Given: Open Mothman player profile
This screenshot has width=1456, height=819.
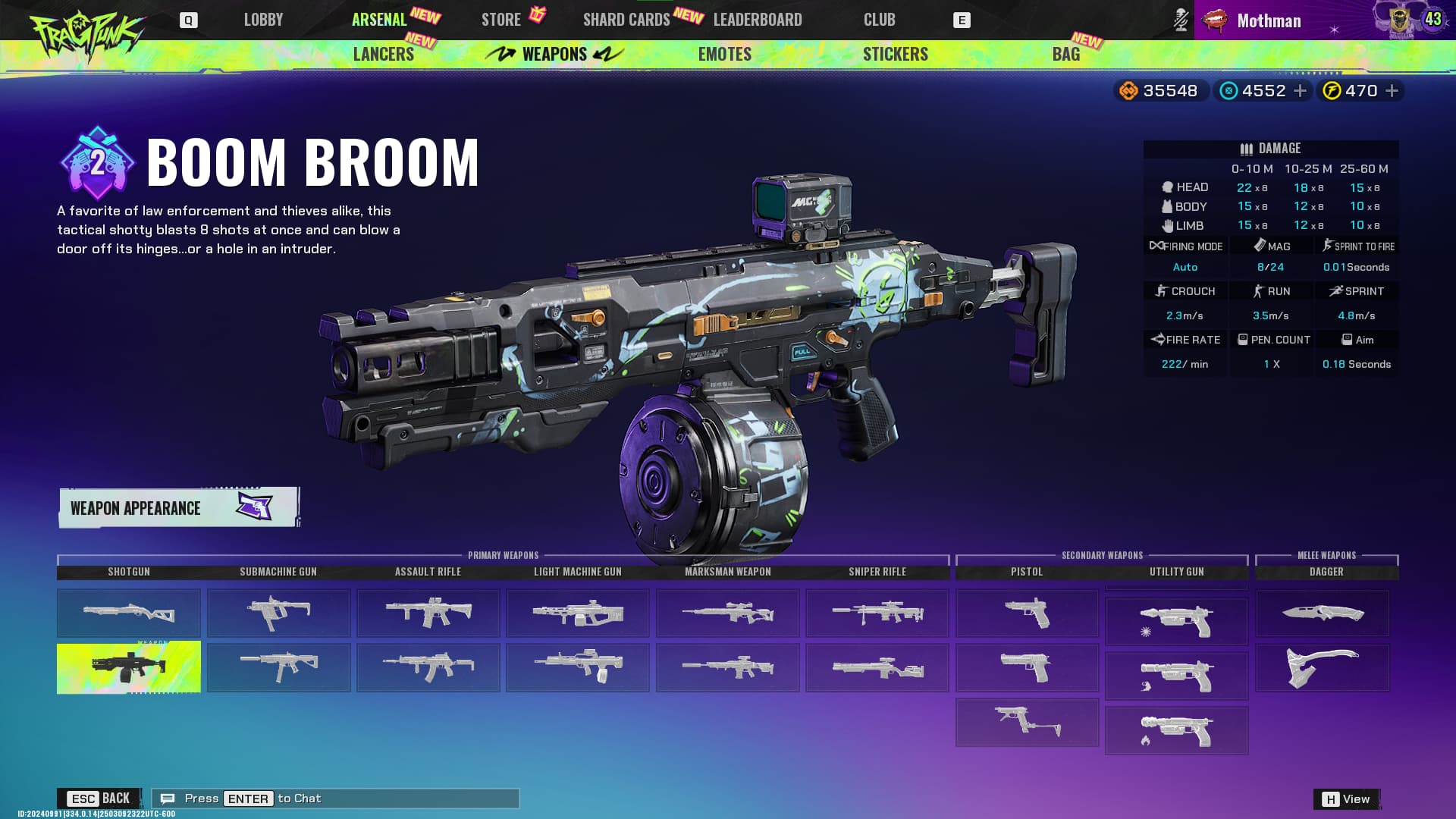Looking at the screenshot, I should click(1269, 20).
